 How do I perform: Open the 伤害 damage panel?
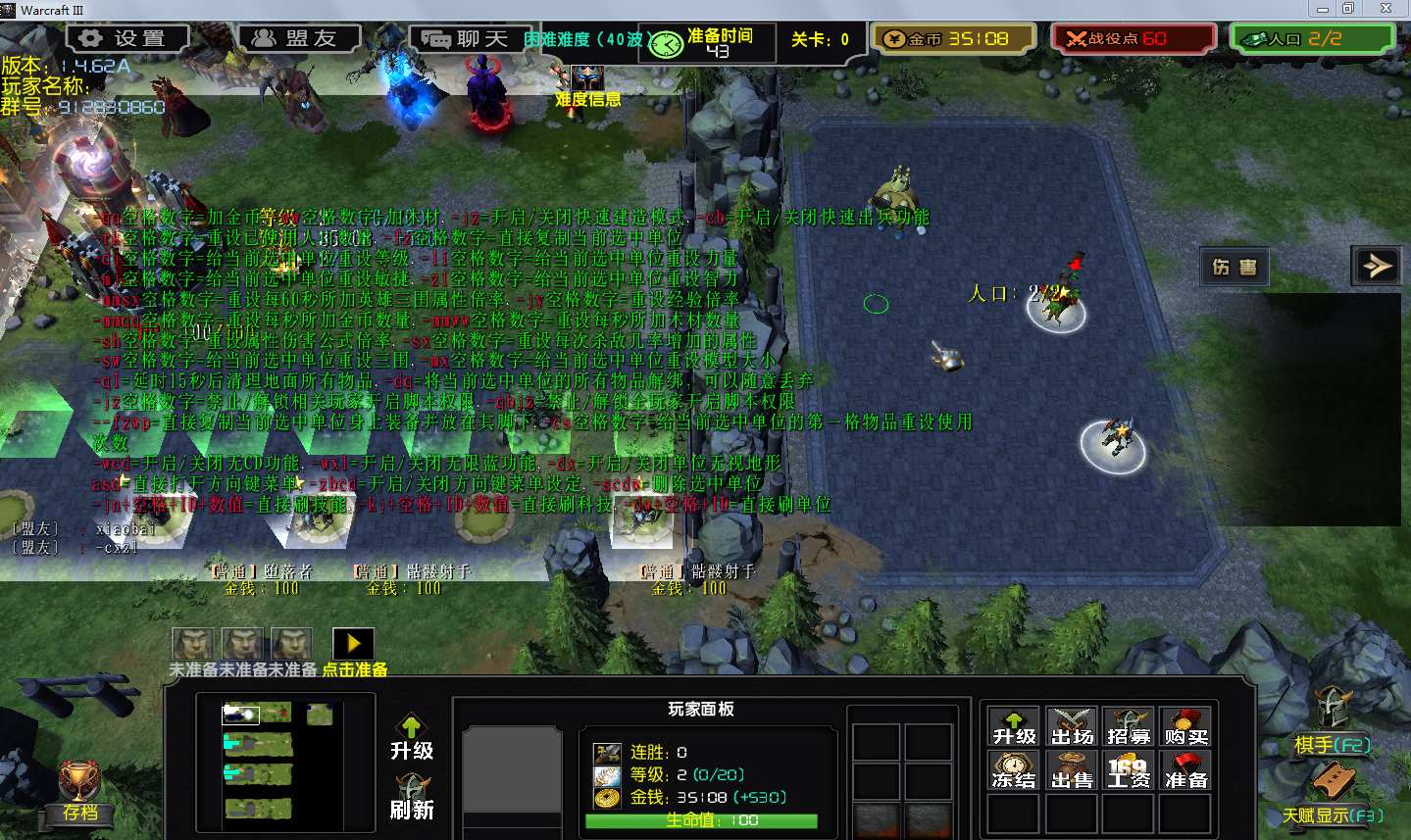[x=1235, y=267]
